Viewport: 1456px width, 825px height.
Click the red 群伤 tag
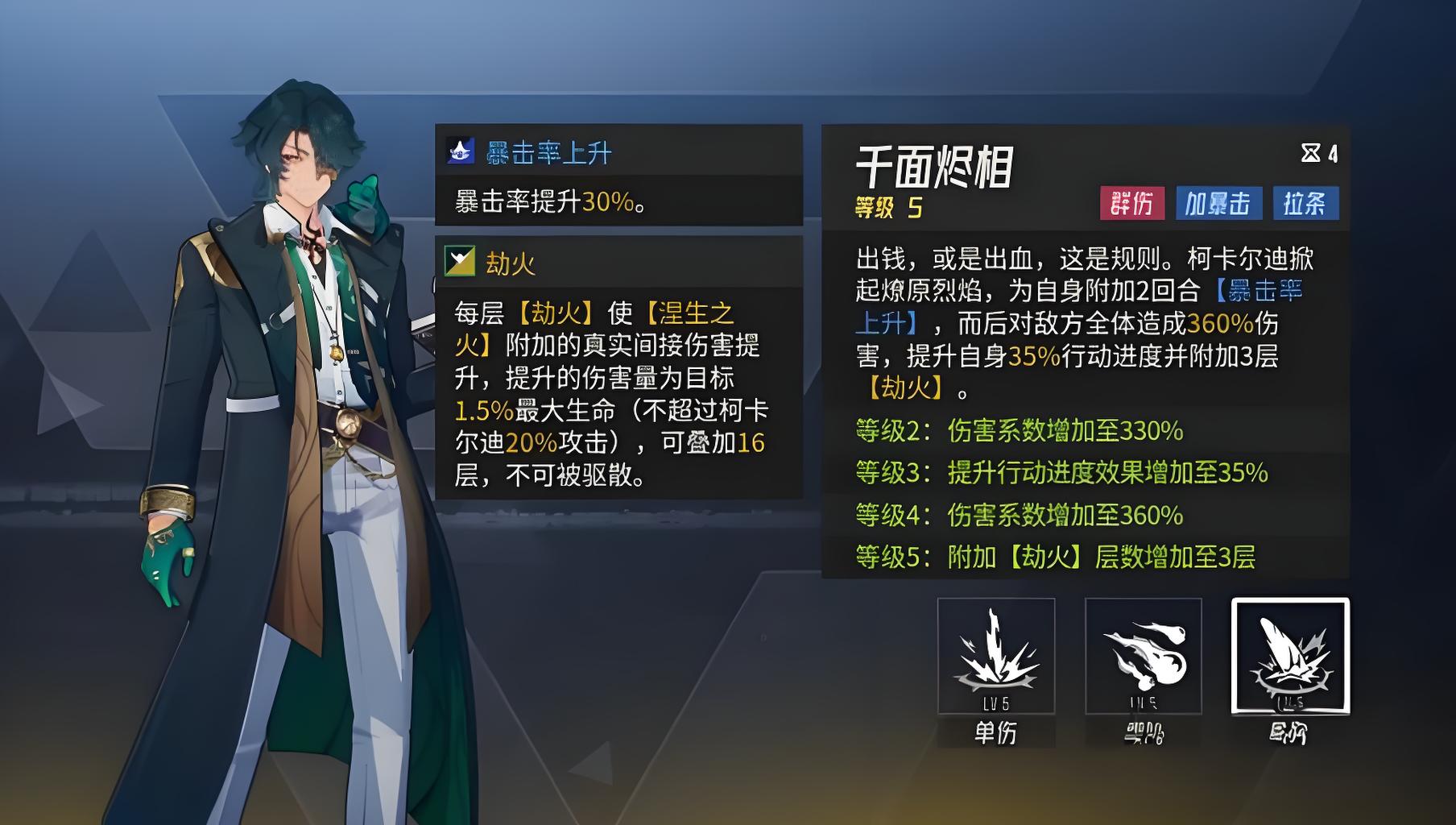click(1131, 203)
